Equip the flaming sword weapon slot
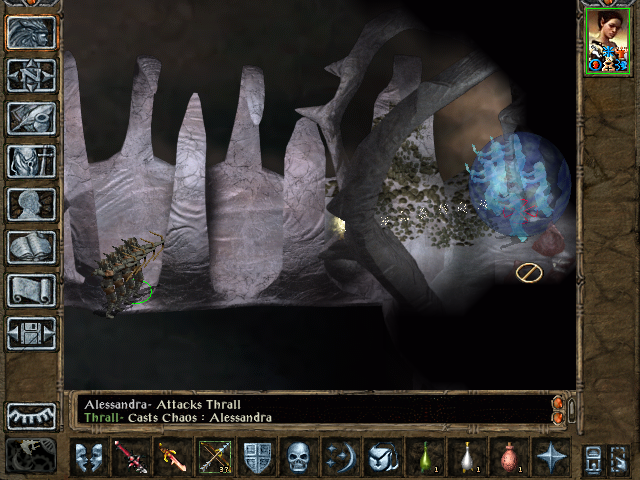 point(171,457)
